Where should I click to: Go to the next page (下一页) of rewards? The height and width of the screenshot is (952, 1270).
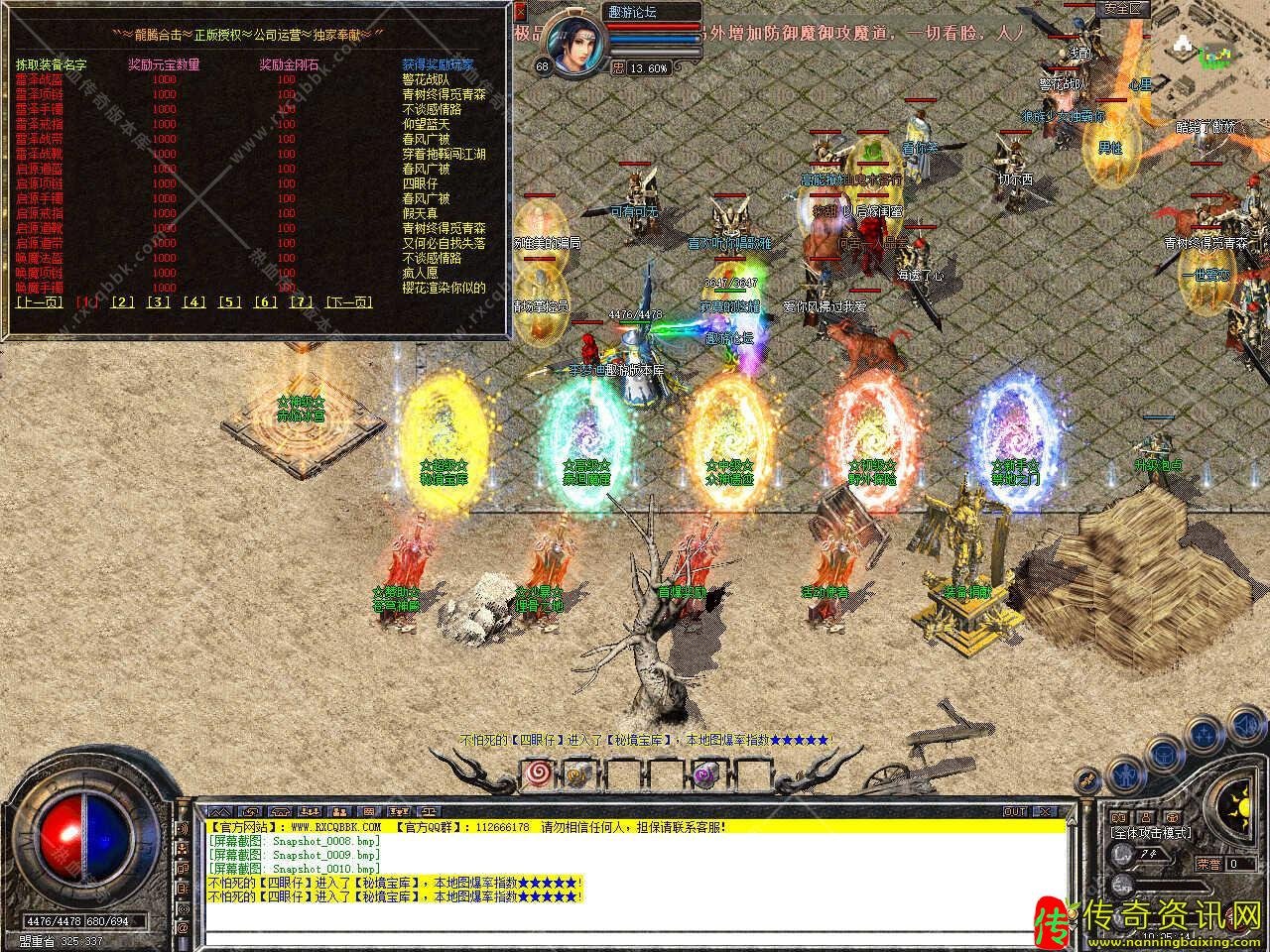click(349, 302)
